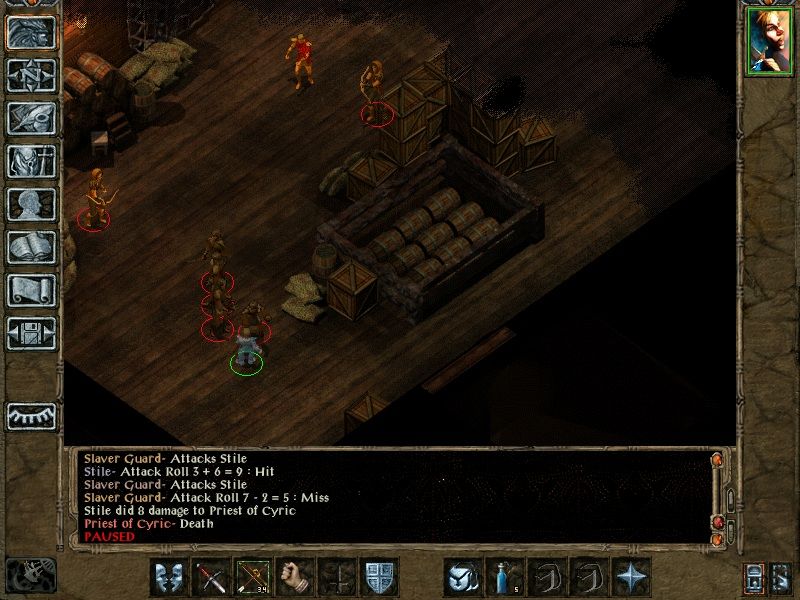Open the options floppy disk button
Screen dimensions: 800x600
click(32, 333)
